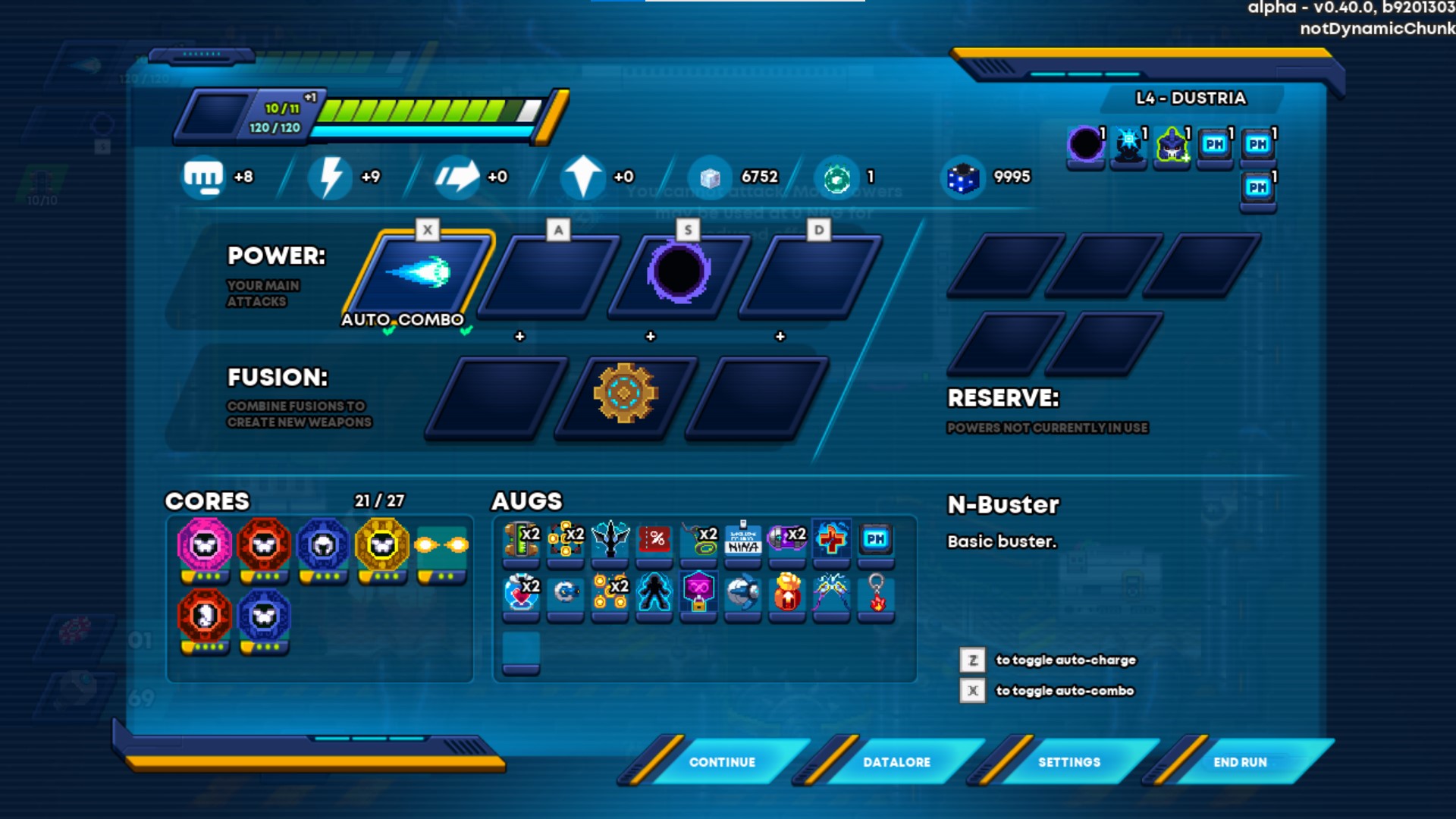Select the red percent ticket aug
Viewport: 1456px width, 819px height.
pos(654,539)
